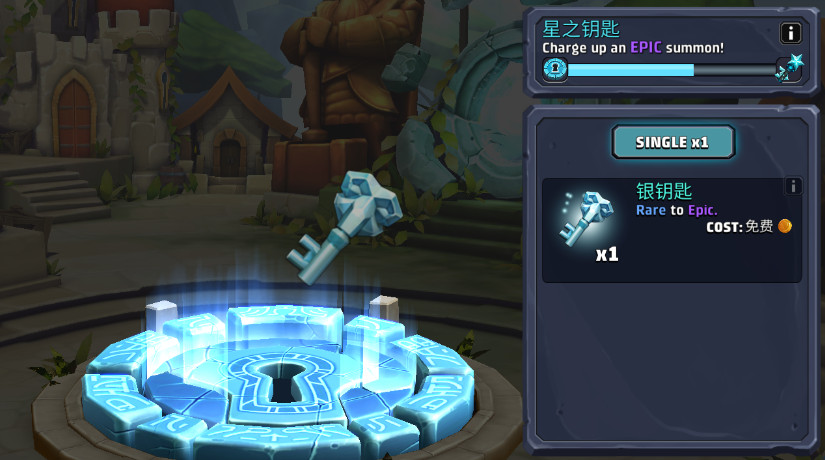Viewport: 825px width, 460px height.
Task: Click the star key reward icon
Action: 789,68
